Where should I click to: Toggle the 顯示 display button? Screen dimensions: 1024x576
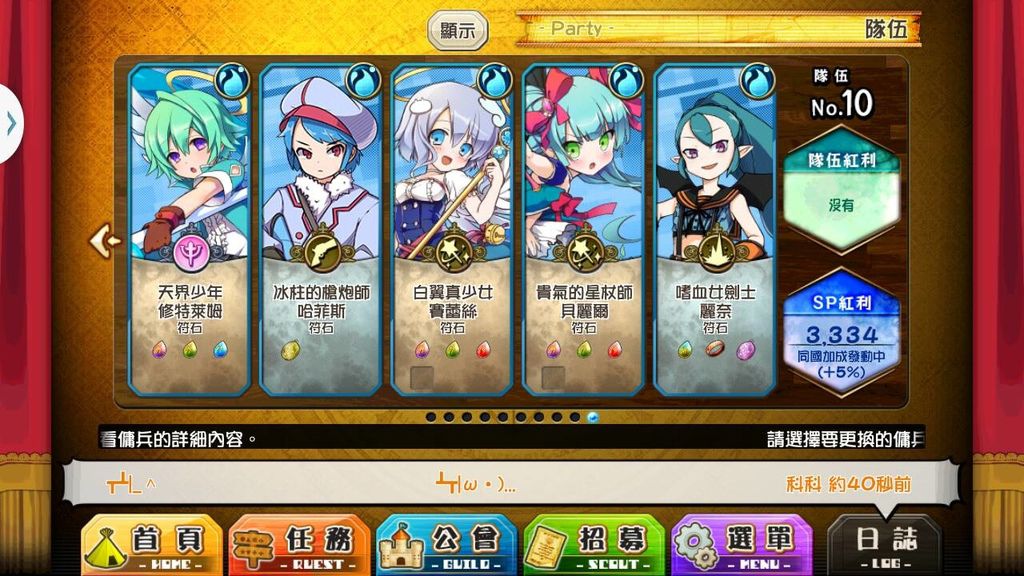point(458,30)
